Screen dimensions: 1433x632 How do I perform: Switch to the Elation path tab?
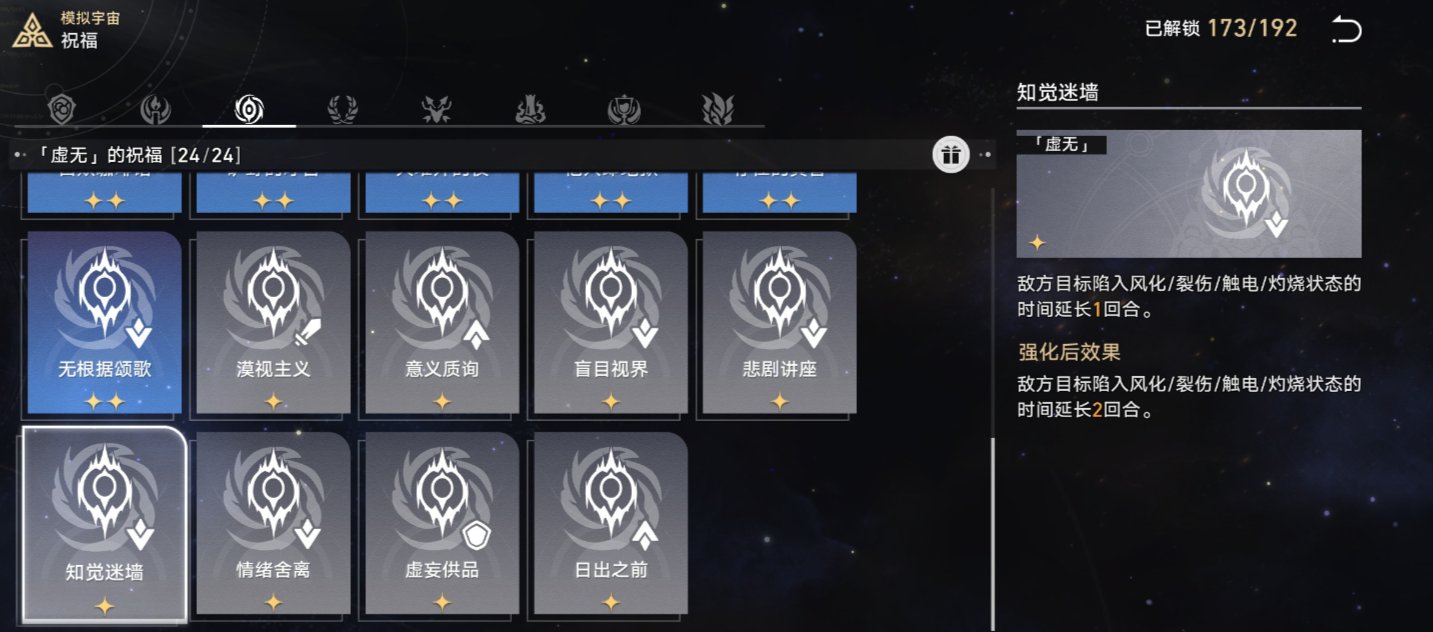(624, 108)
